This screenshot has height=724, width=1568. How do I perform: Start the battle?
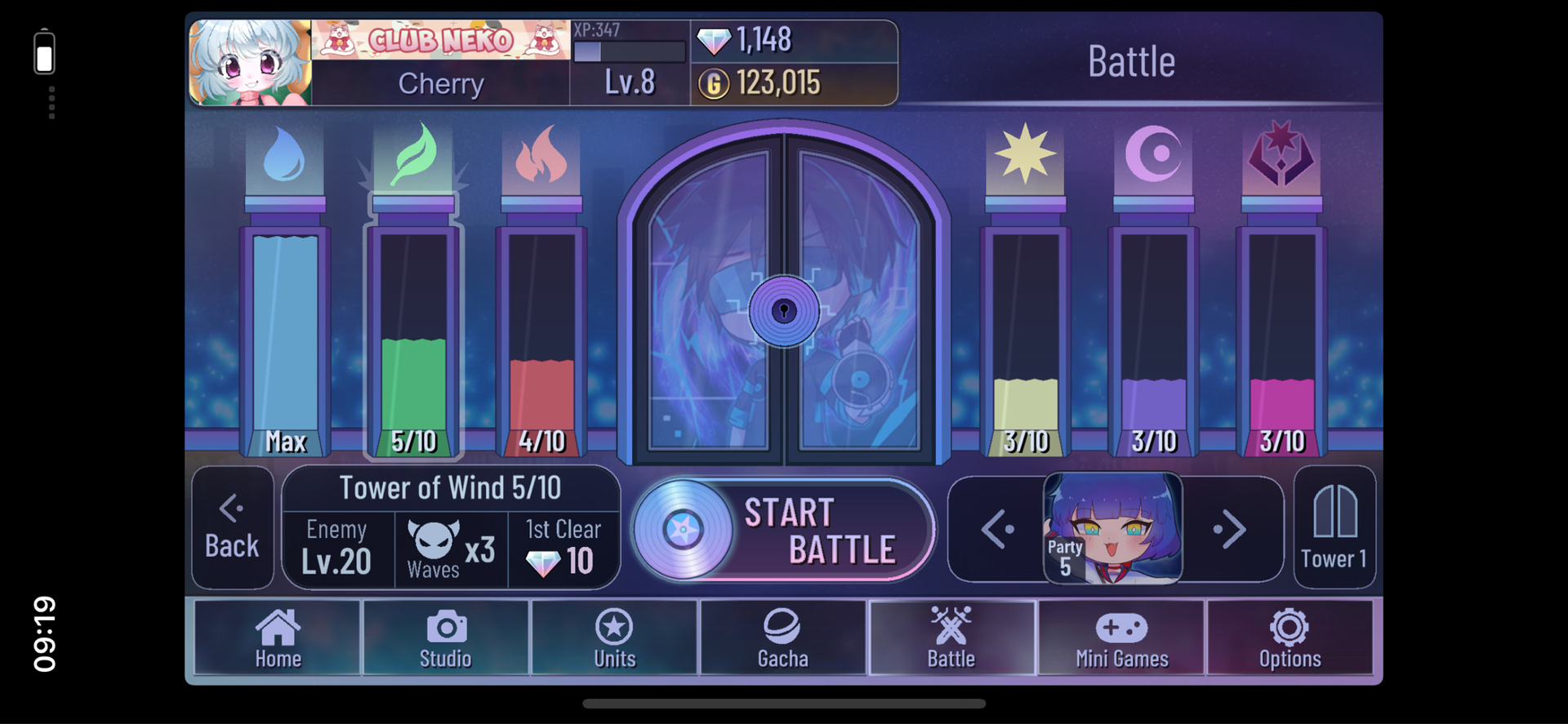(784, 529)
